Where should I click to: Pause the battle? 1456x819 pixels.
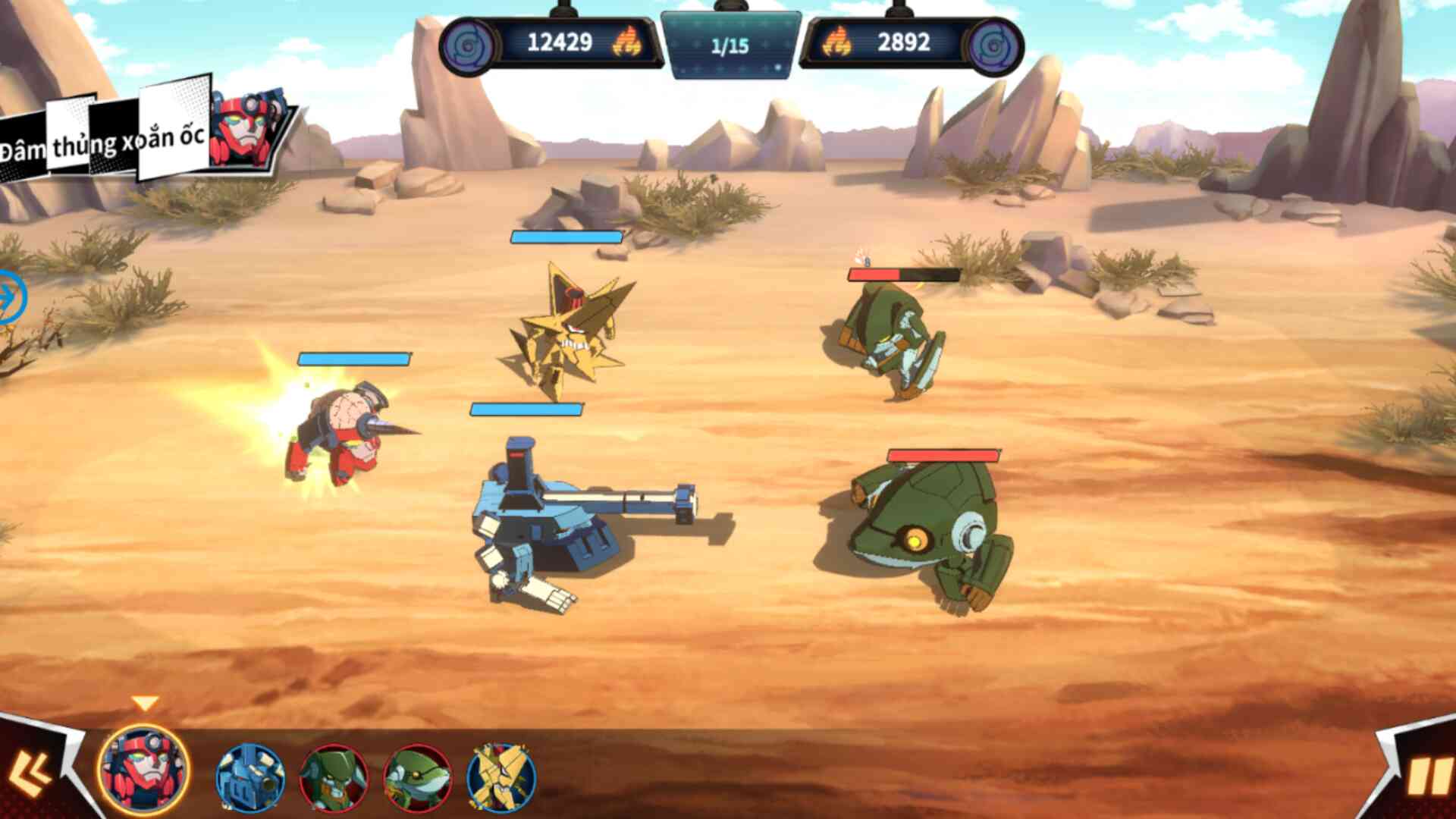(1427, 778)
